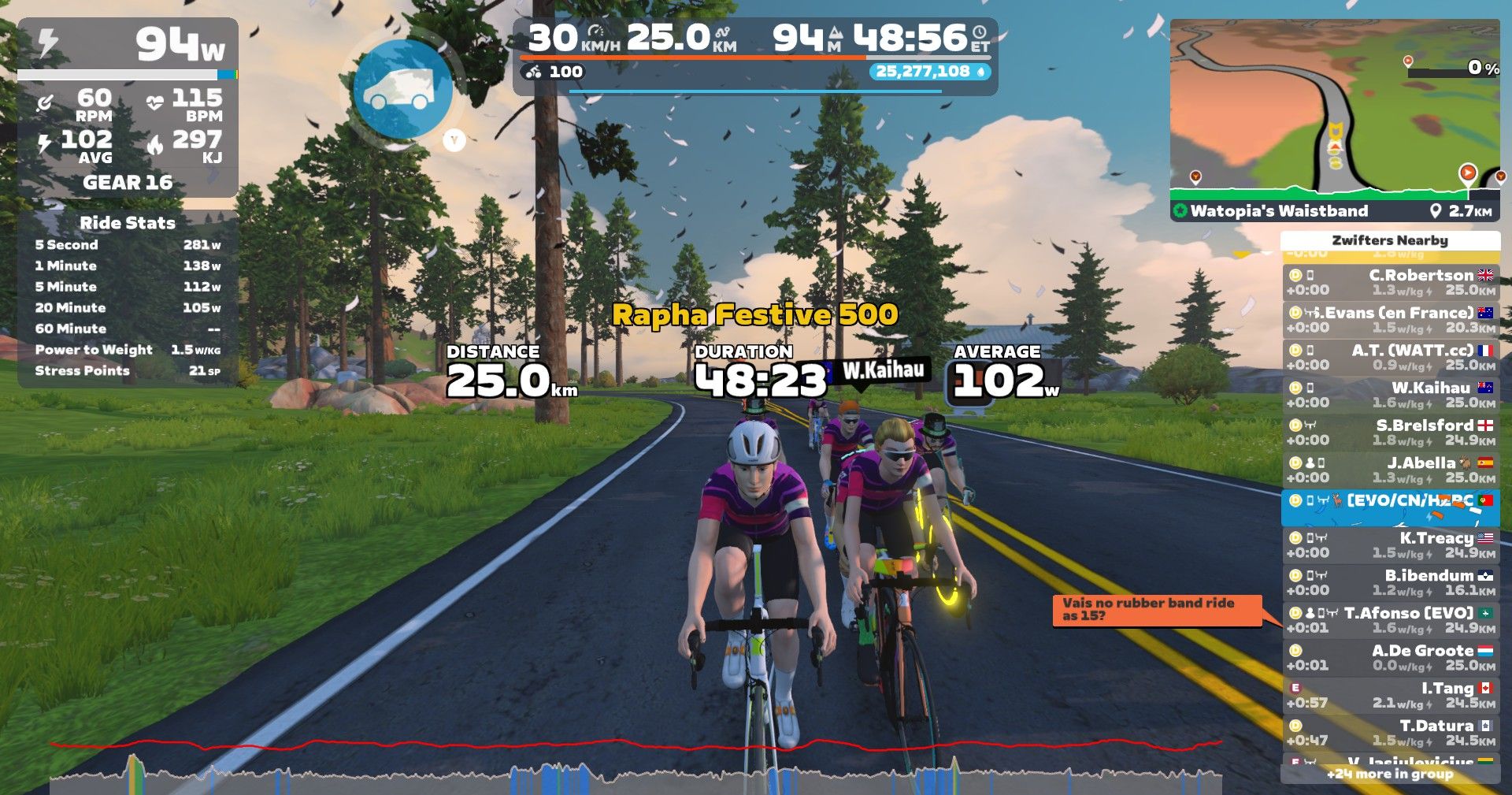Viewport: 1512px width, 795px height.
Task: Open the rubber band ride chat message
Action: 1155,609
